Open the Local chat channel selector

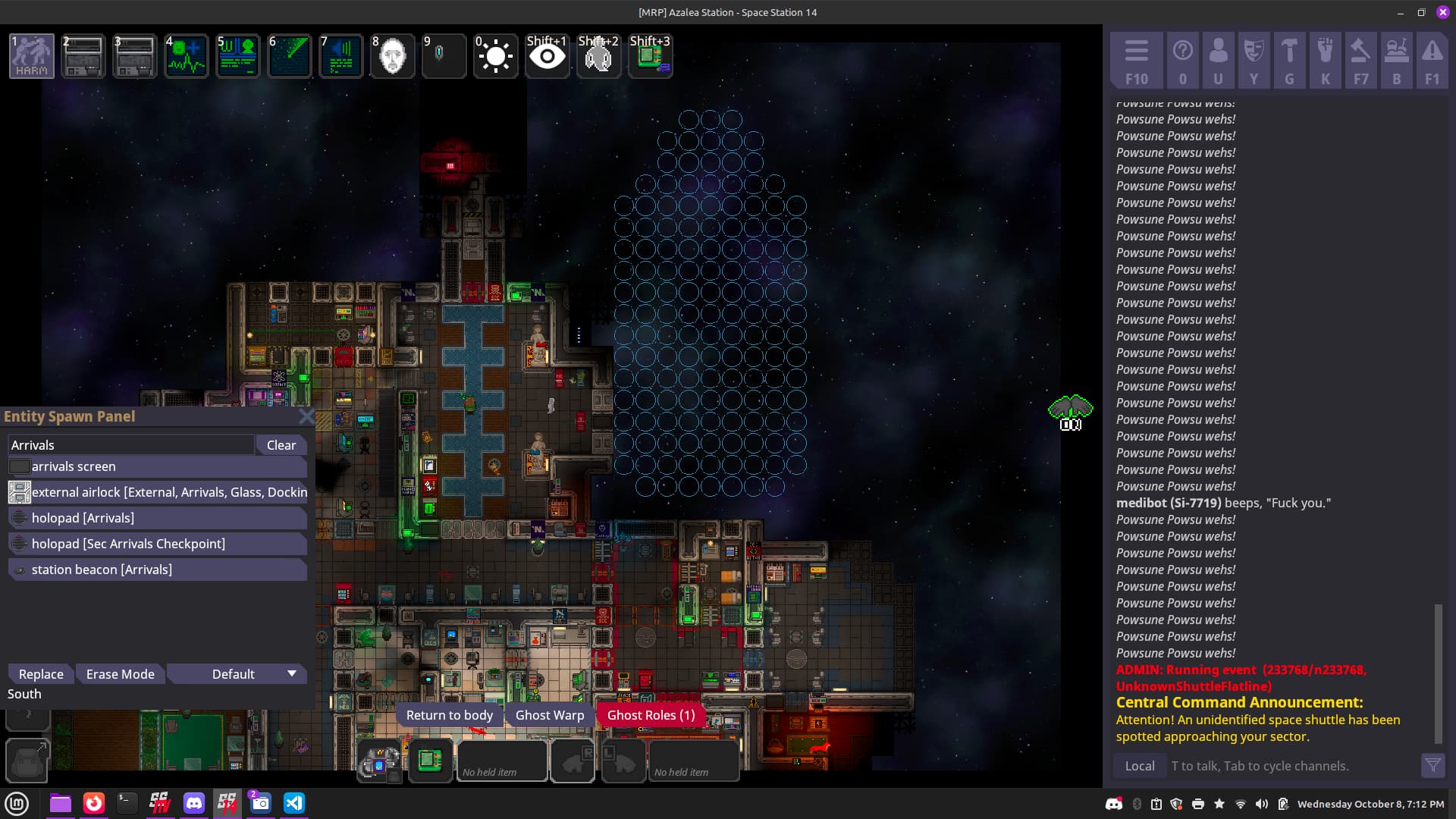1140,766
